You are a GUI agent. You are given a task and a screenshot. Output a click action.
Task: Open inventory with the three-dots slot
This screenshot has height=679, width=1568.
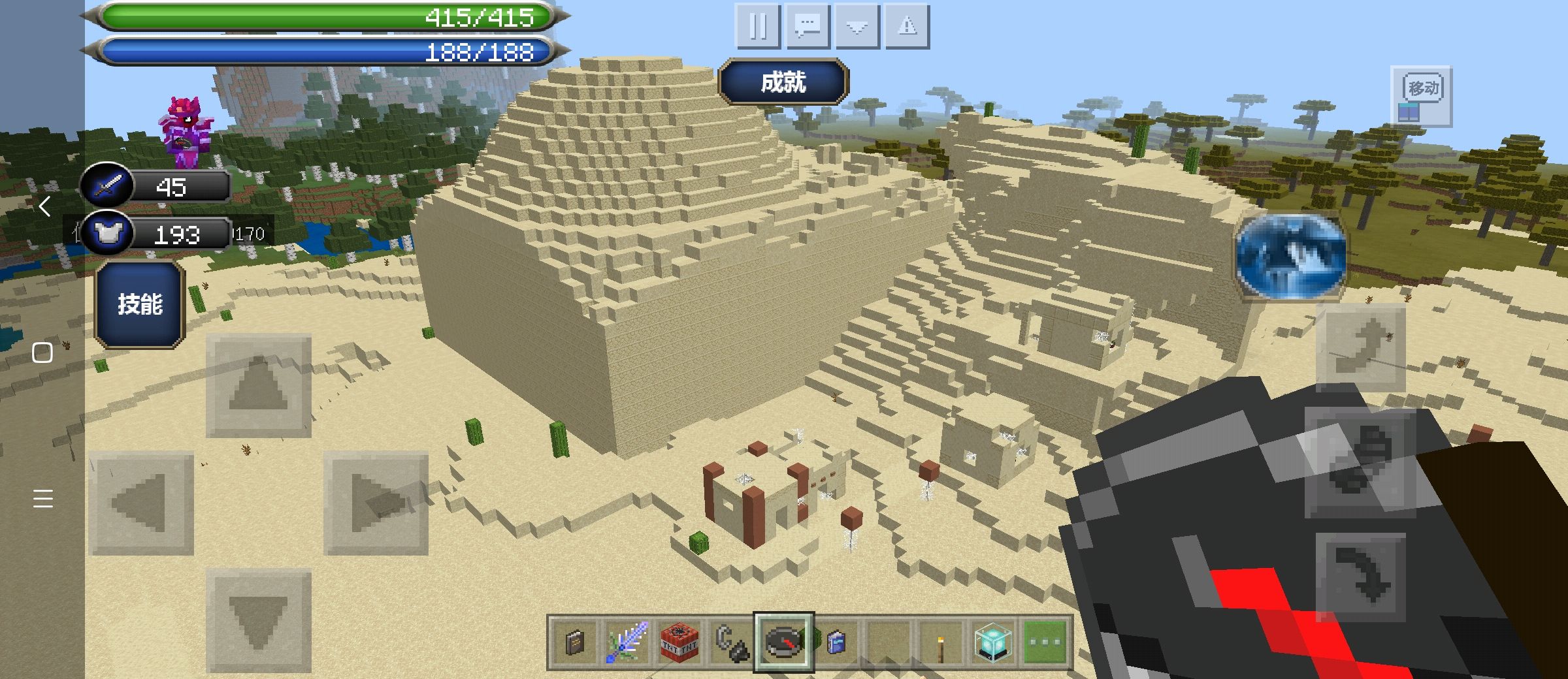(1045, 642)
